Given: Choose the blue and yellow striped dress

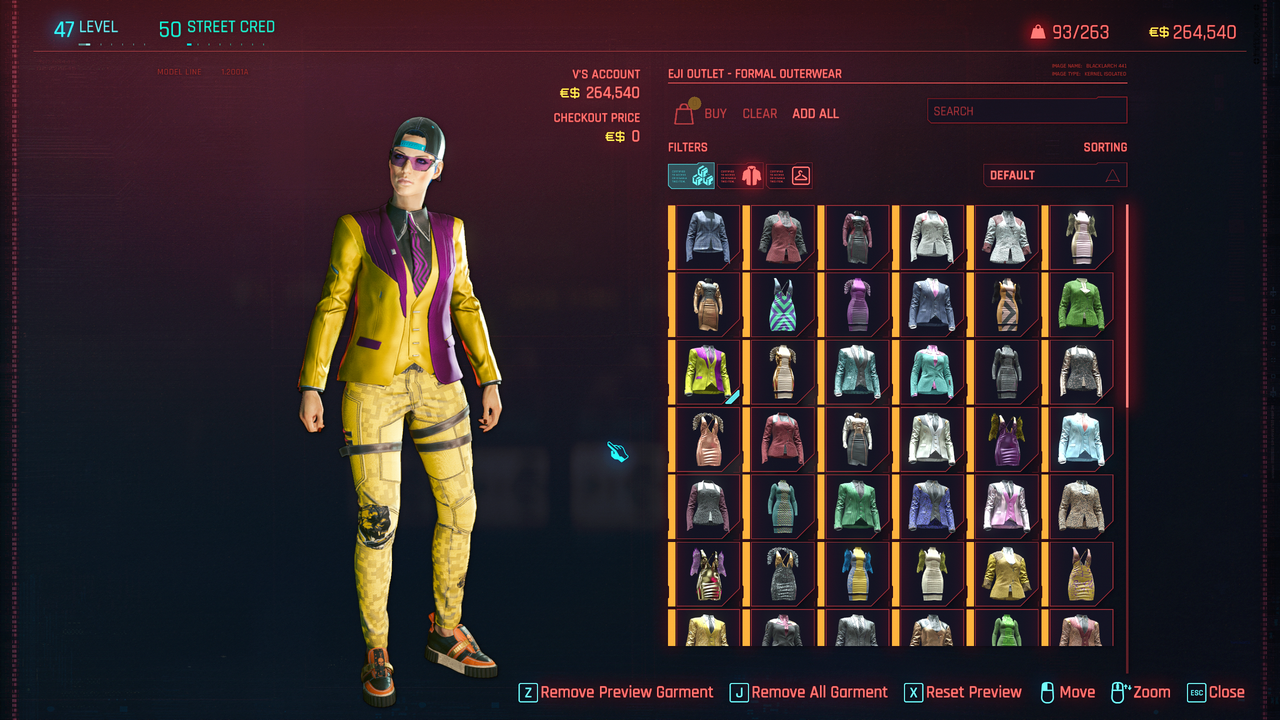Looking at the screenshot, I should (x=856, y=572).
